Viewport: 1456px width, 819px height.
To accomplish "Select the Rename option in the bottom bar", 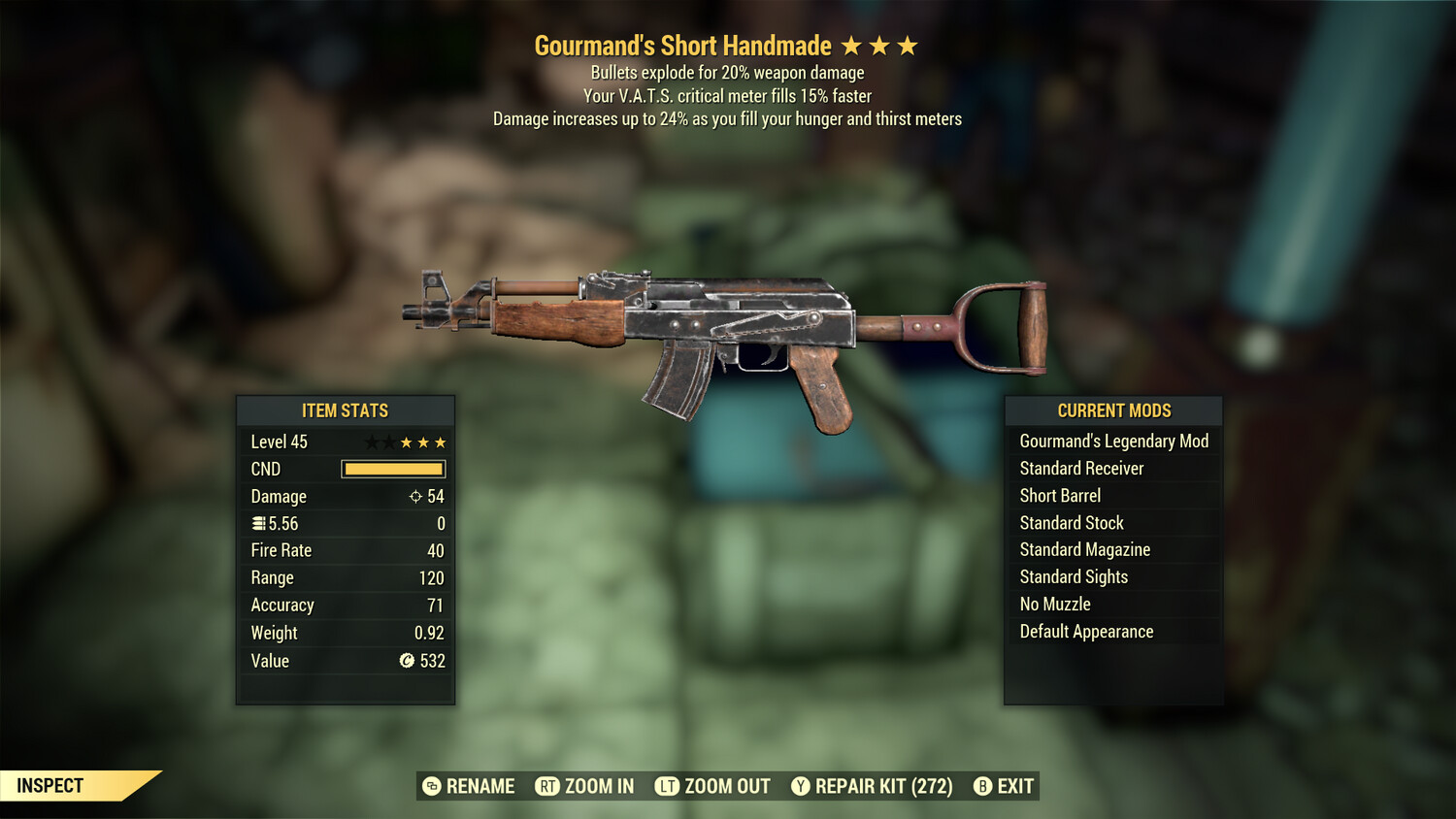I will coord(470,786).
